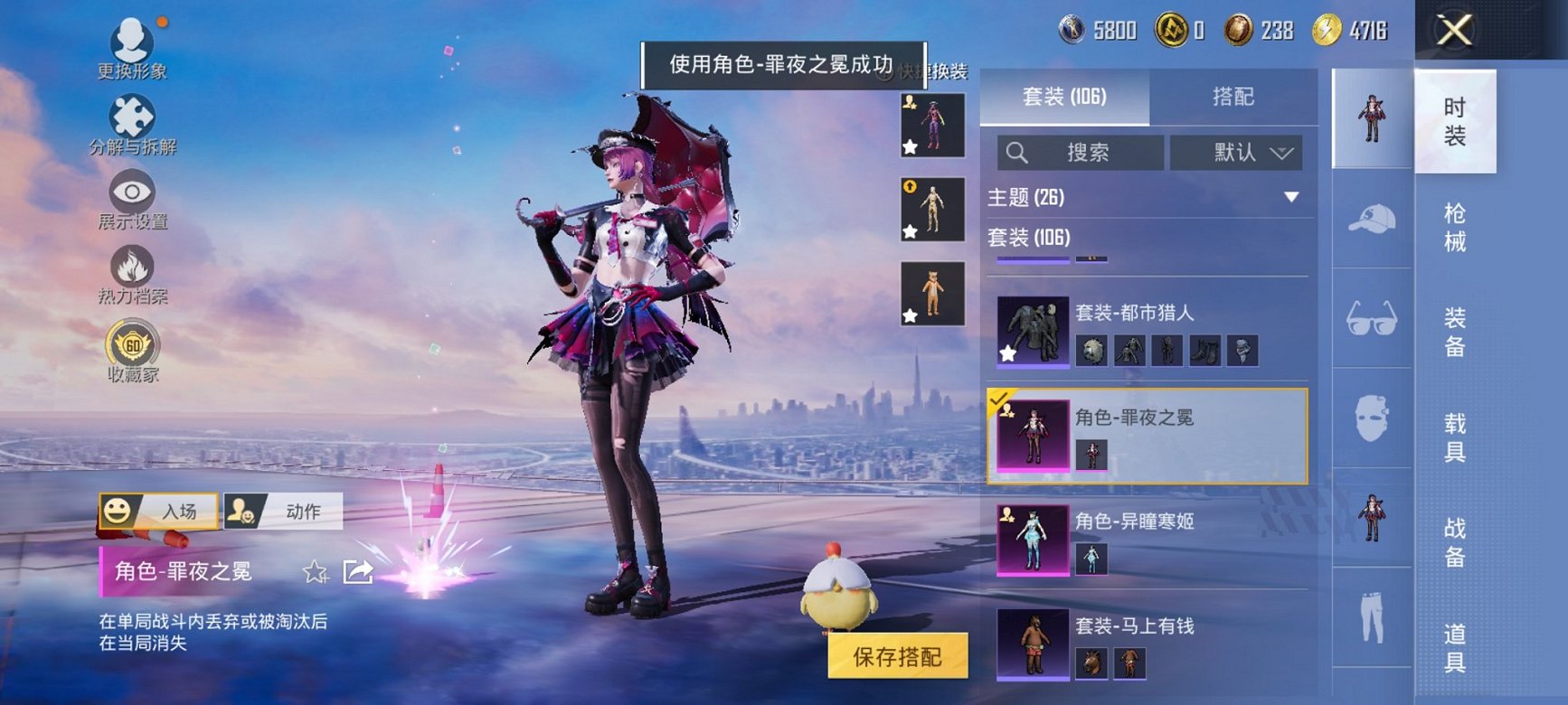Open the 默认 sorting dropdown
Image resolution: width=1568 pixels, height=705 pixels.
1237,153
